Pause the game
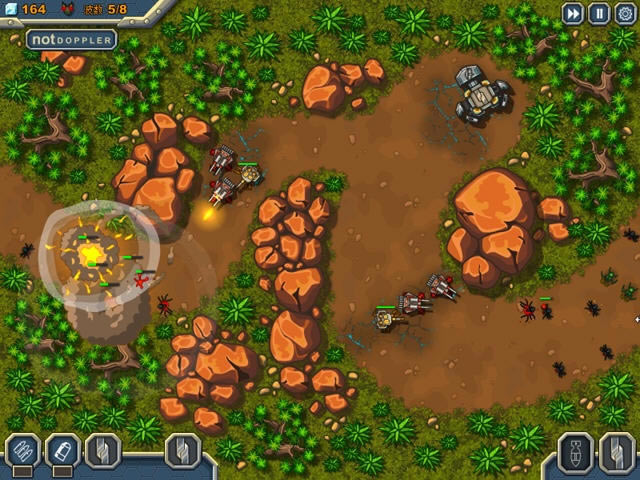Screen dimensions: 640x480 pos(598,13)
